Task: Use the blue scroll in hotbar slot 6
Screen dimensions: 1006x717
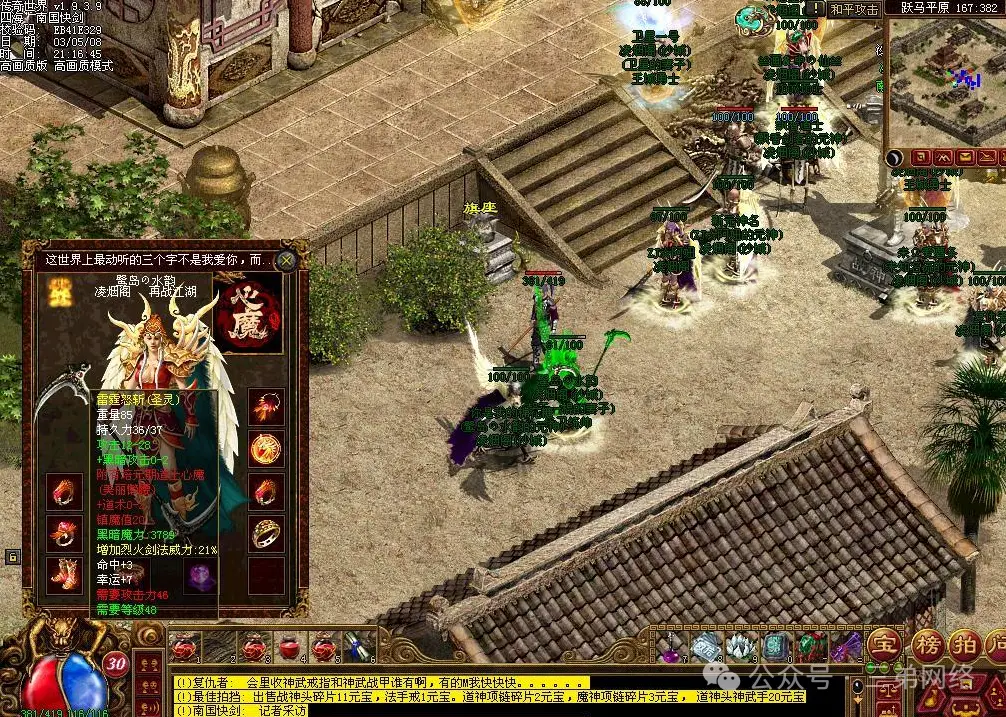Action: coord(360,647)
